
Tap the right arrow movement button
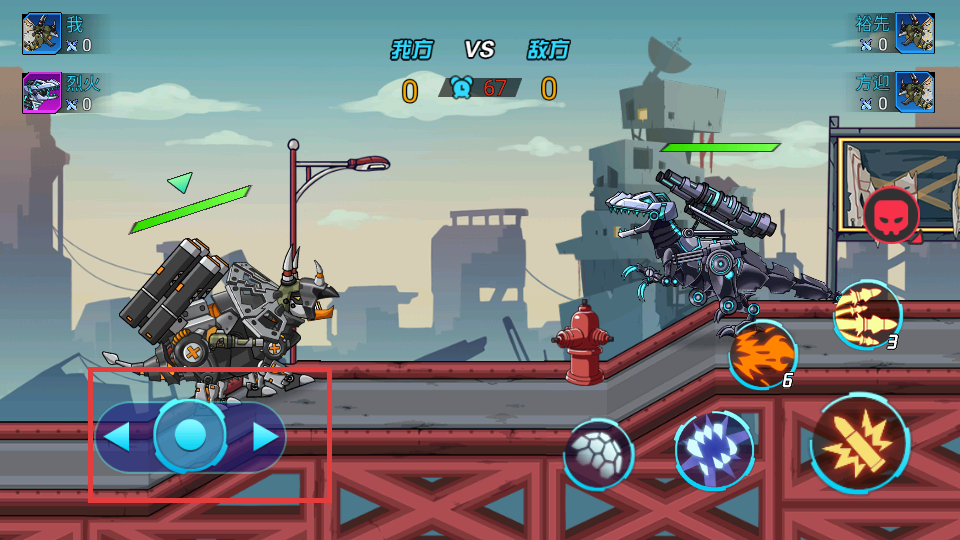click(265, 436)
